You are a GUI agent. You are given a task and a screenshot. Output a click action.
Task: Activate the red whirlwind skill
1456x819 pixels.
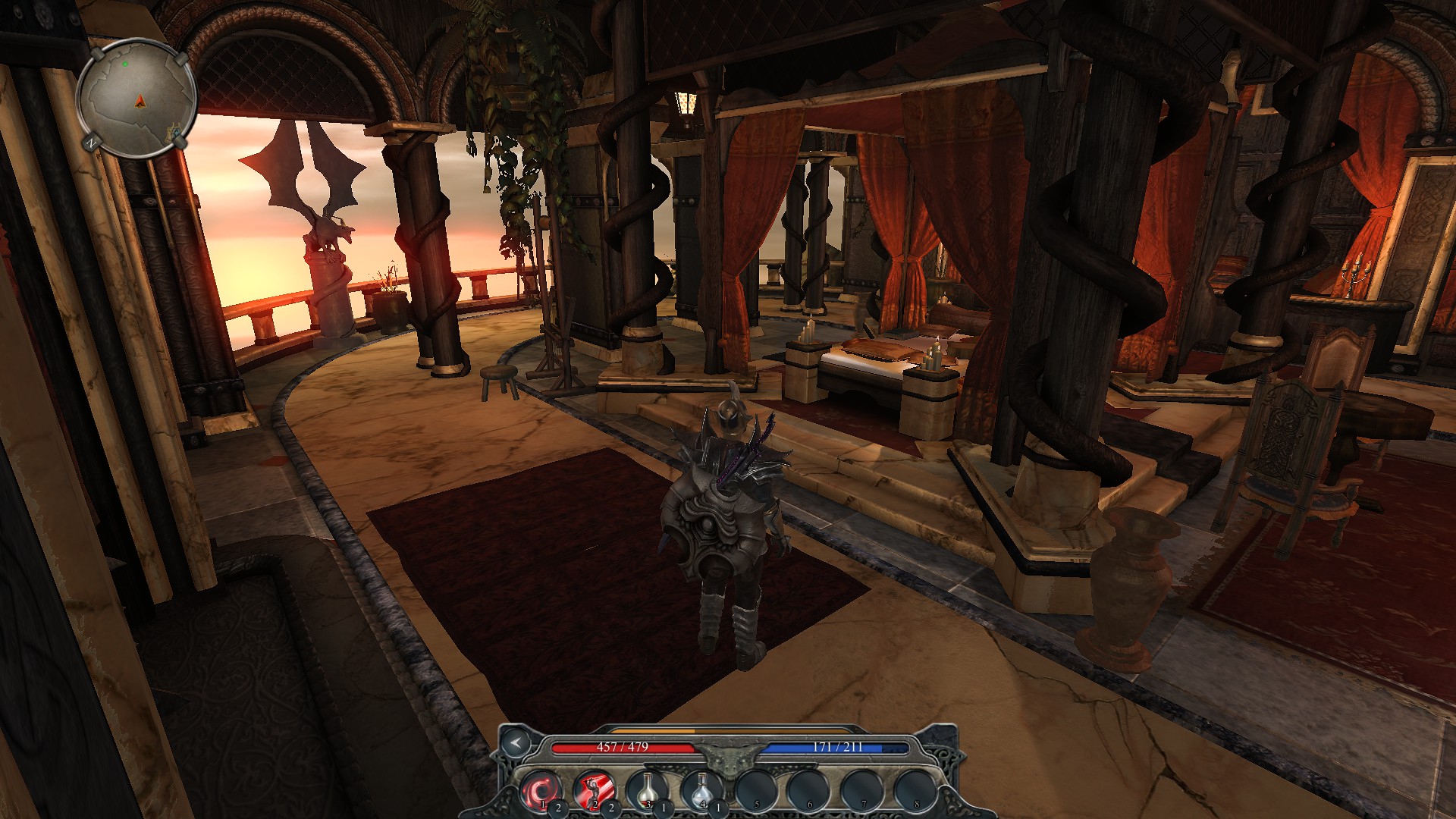(x=541, y=790)
